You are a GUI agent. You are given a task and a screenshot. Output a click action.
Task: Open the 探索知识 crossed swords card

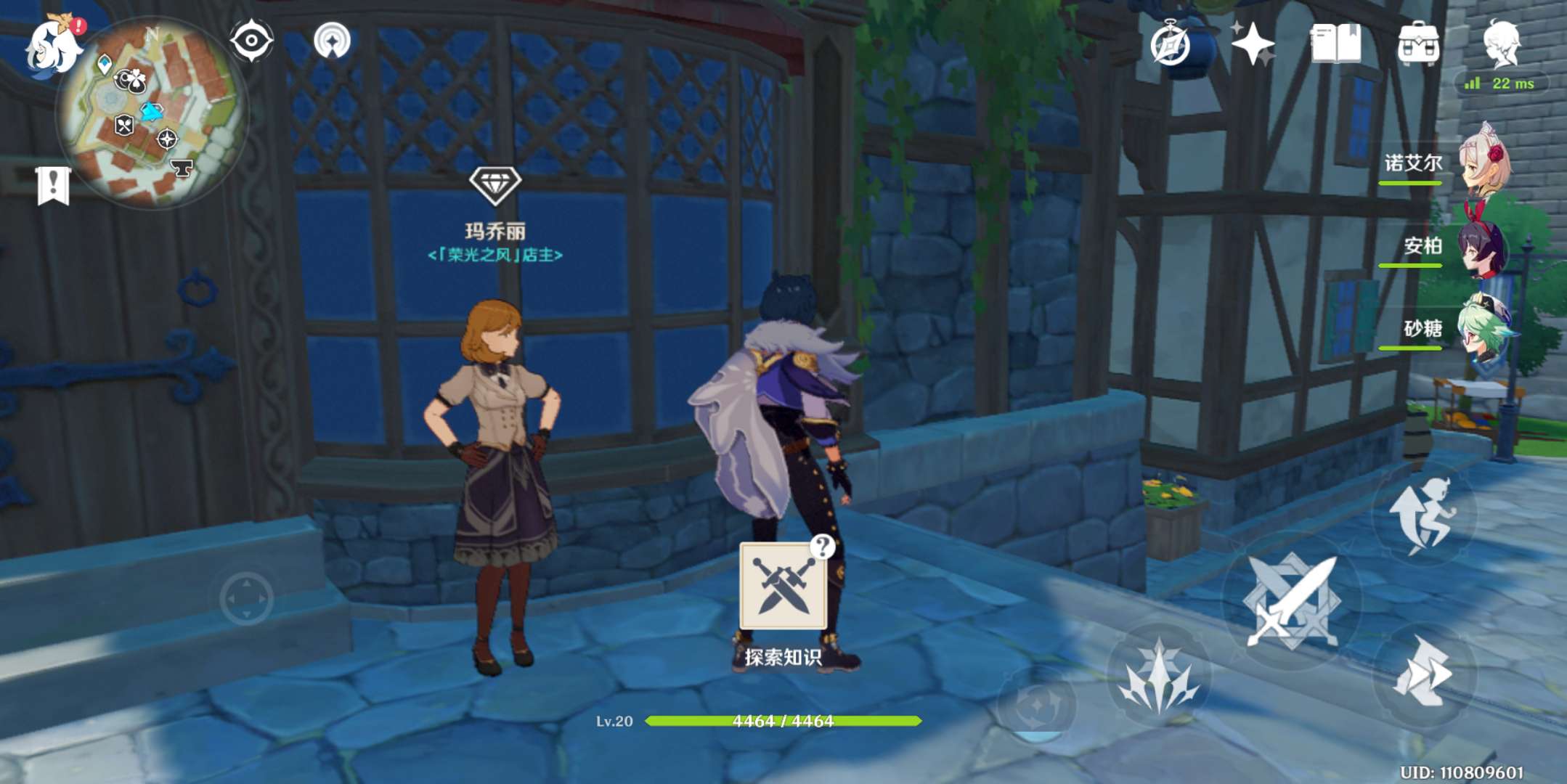point(783,587)
